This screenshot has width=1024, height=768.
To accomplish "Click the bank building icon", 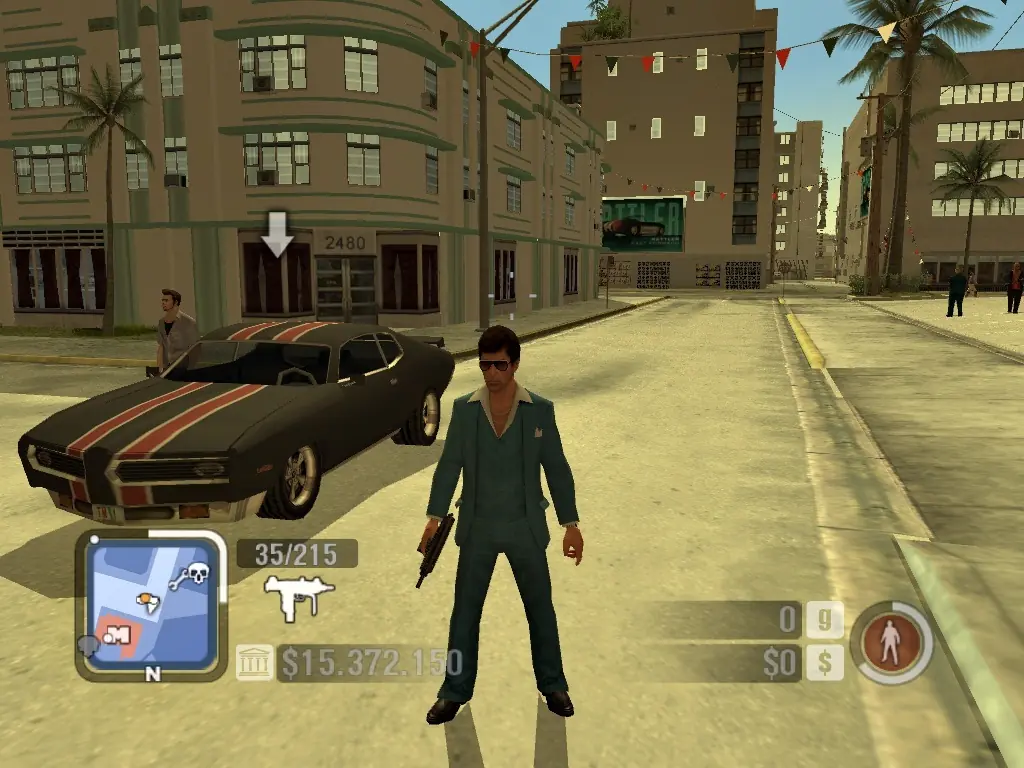I will [x=254, y=662].
